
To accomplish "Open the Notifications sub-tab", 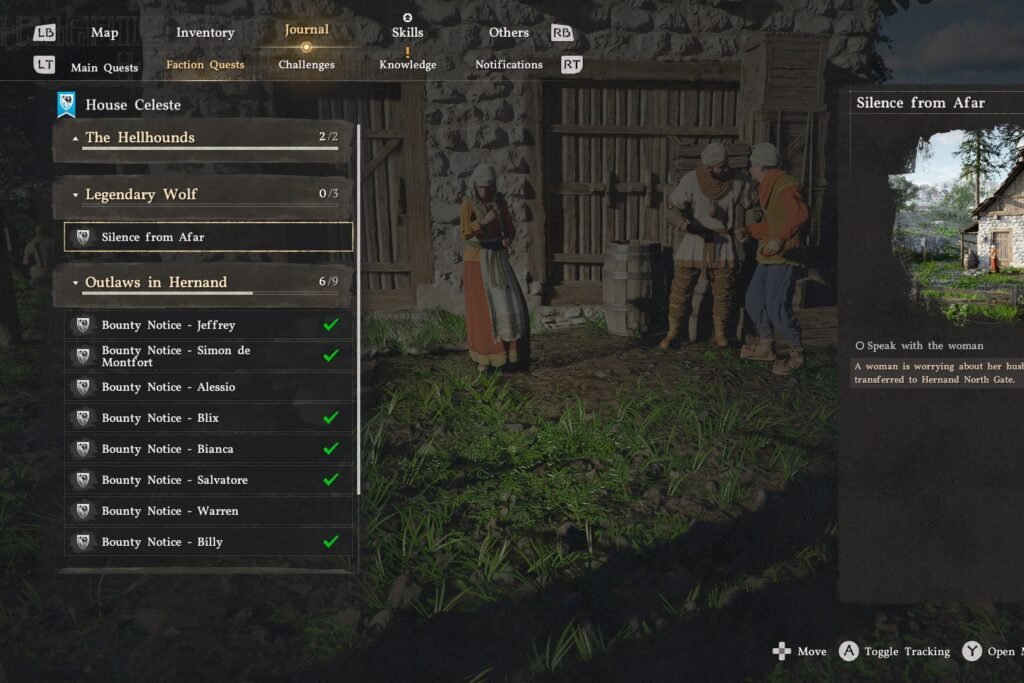I will pos(509,65).
